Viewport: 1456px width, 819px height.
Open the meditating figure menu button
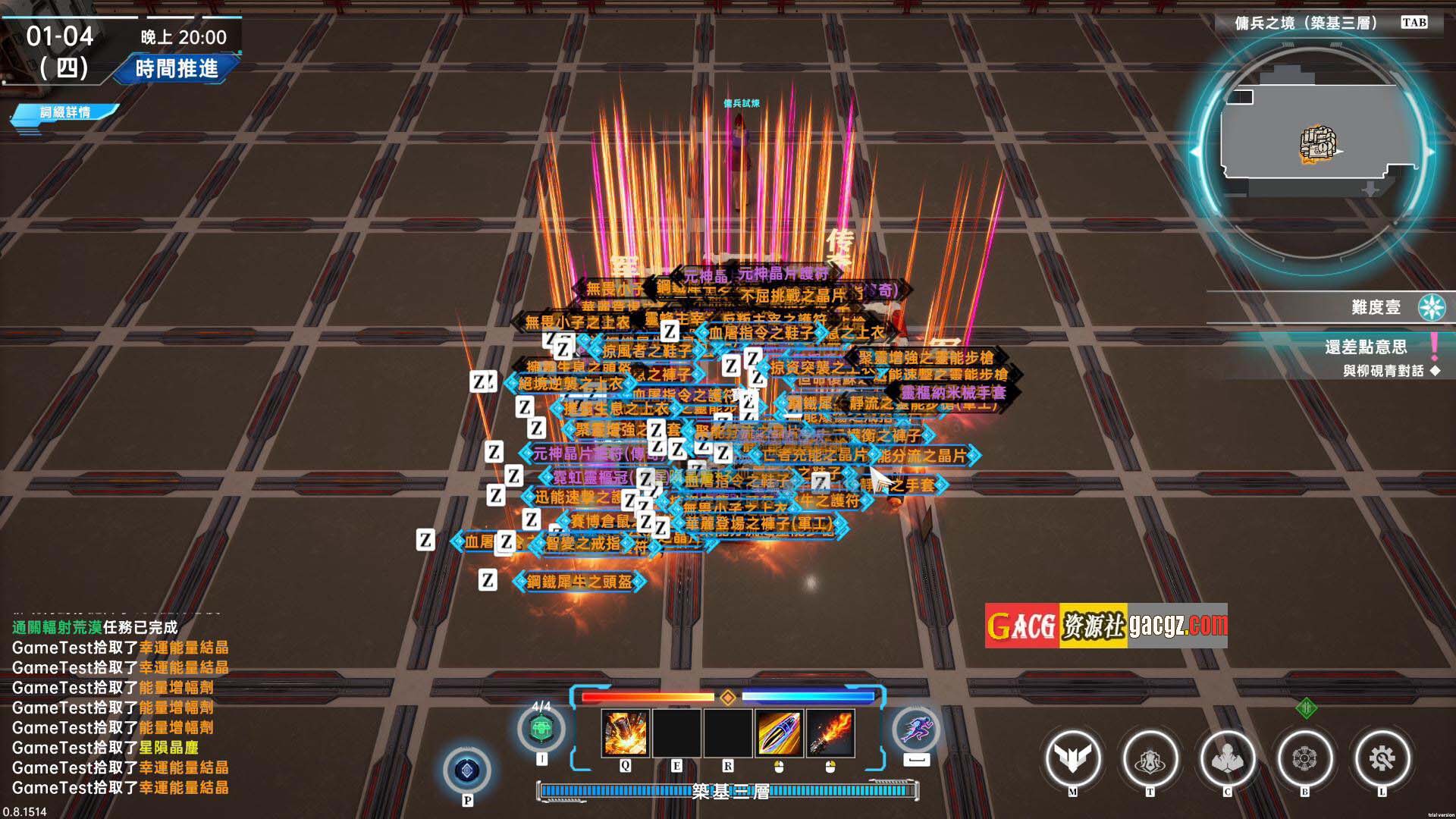click(1150, 758)
